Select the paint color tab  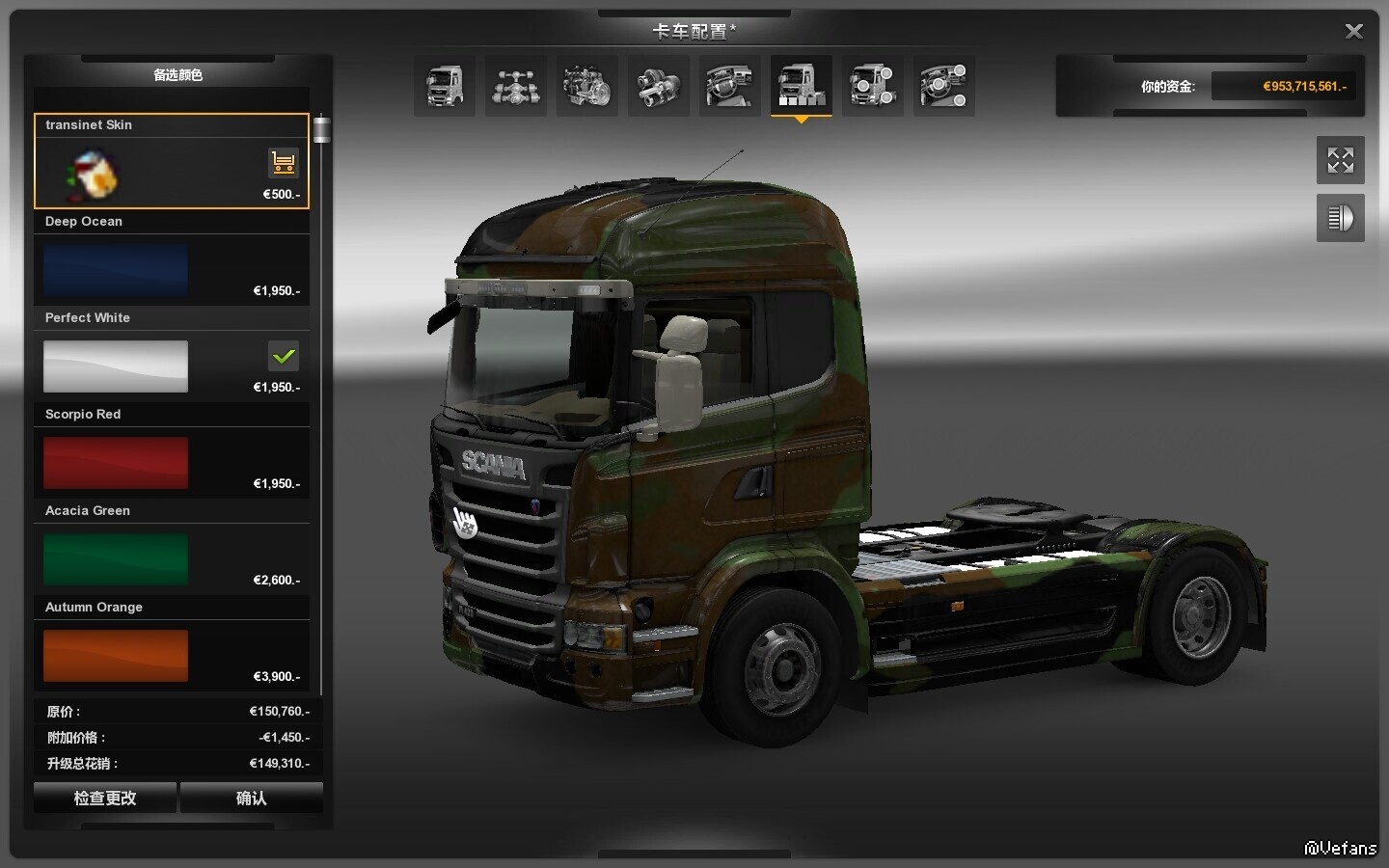coord(802,86)
